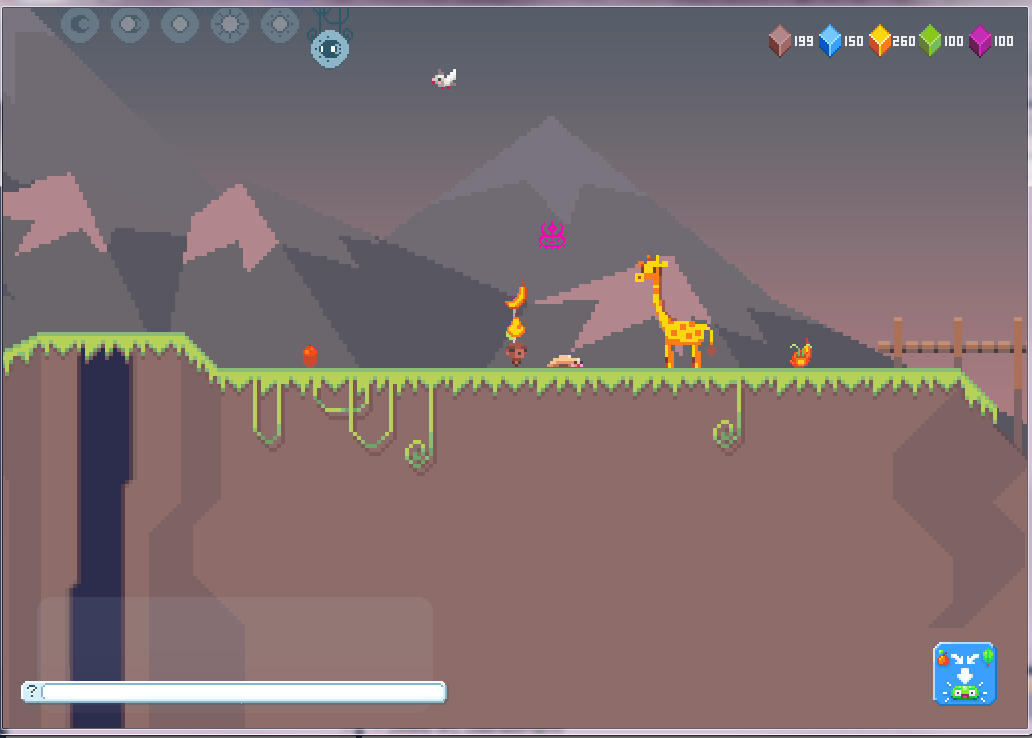1032x738 pixels.
Task: Choose the plain full circle time icon
Action: 180,24
